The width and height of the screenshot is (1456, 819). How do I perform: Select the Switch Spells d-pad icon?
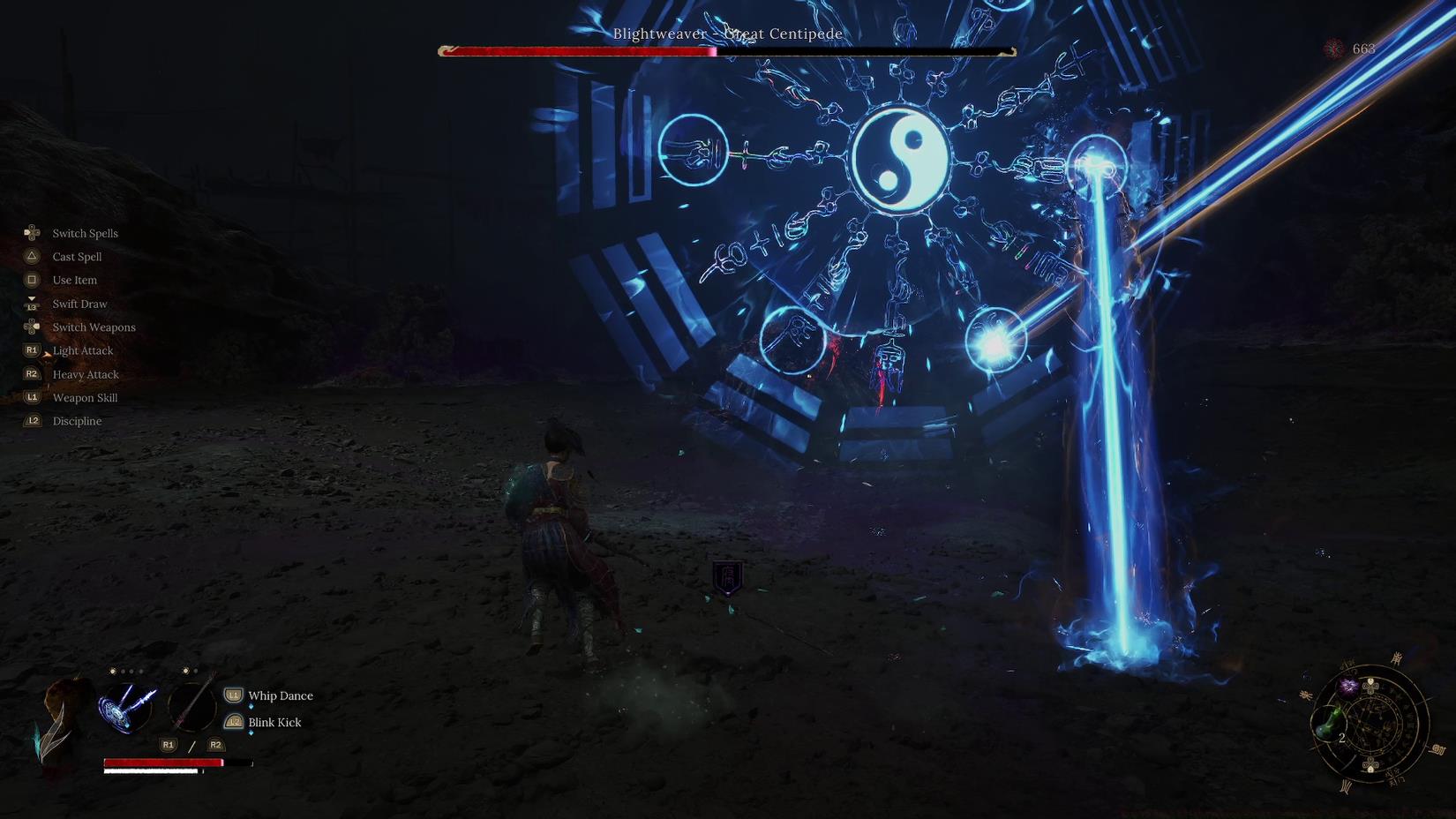32,232
